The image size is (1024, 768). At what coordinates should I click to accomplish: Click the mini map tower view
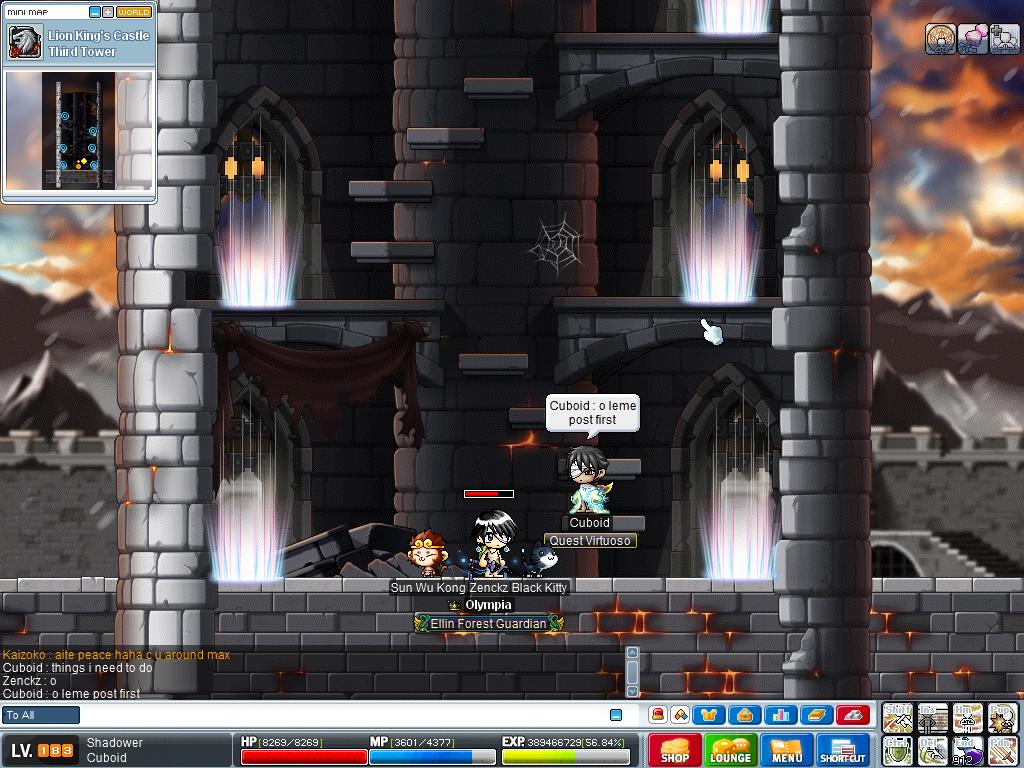pyautogui.click(x=78, y=130)
